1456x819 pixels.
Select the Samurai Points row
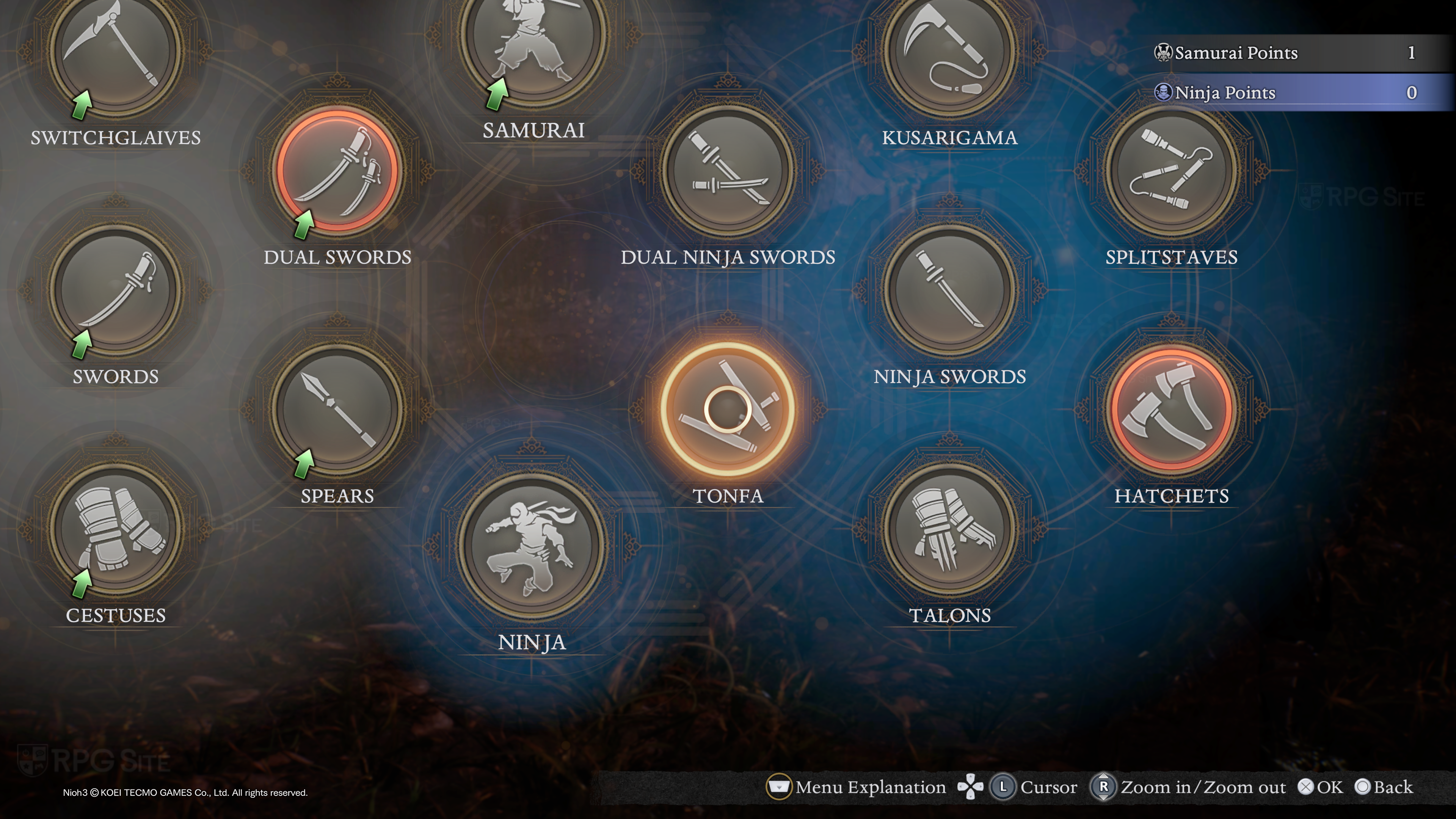(1294, 53)
